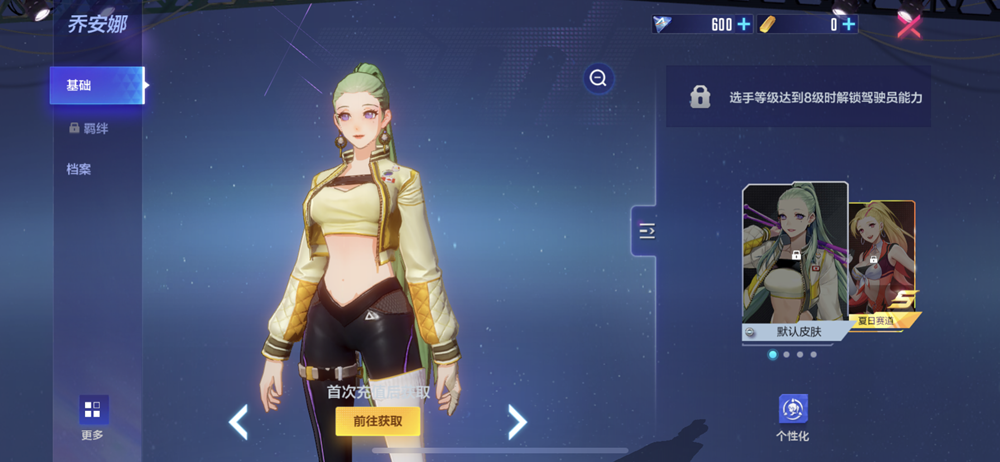Click the locked driver ability panel
1000x462 pixels.
pyautogui.click(x=798, y=97)
